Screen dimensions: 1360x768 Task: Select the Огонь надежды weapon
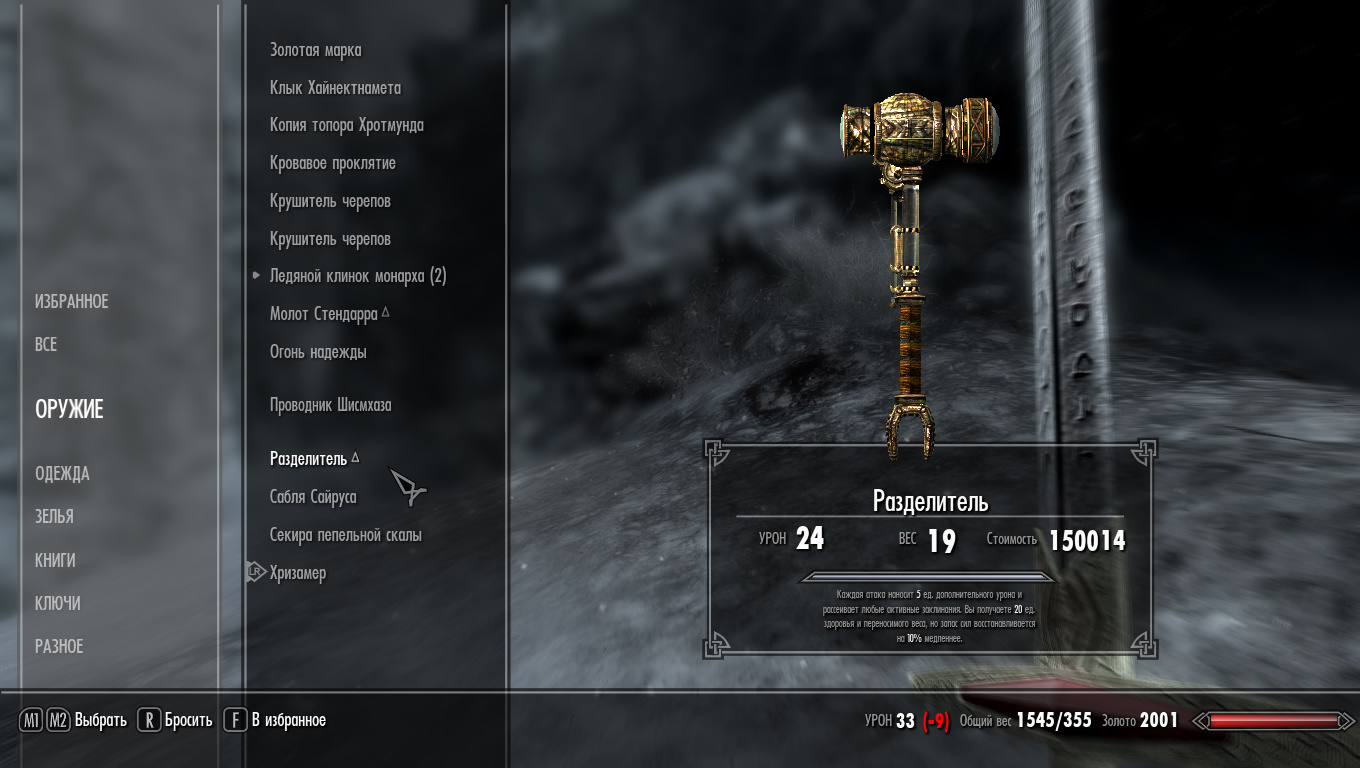318,352
